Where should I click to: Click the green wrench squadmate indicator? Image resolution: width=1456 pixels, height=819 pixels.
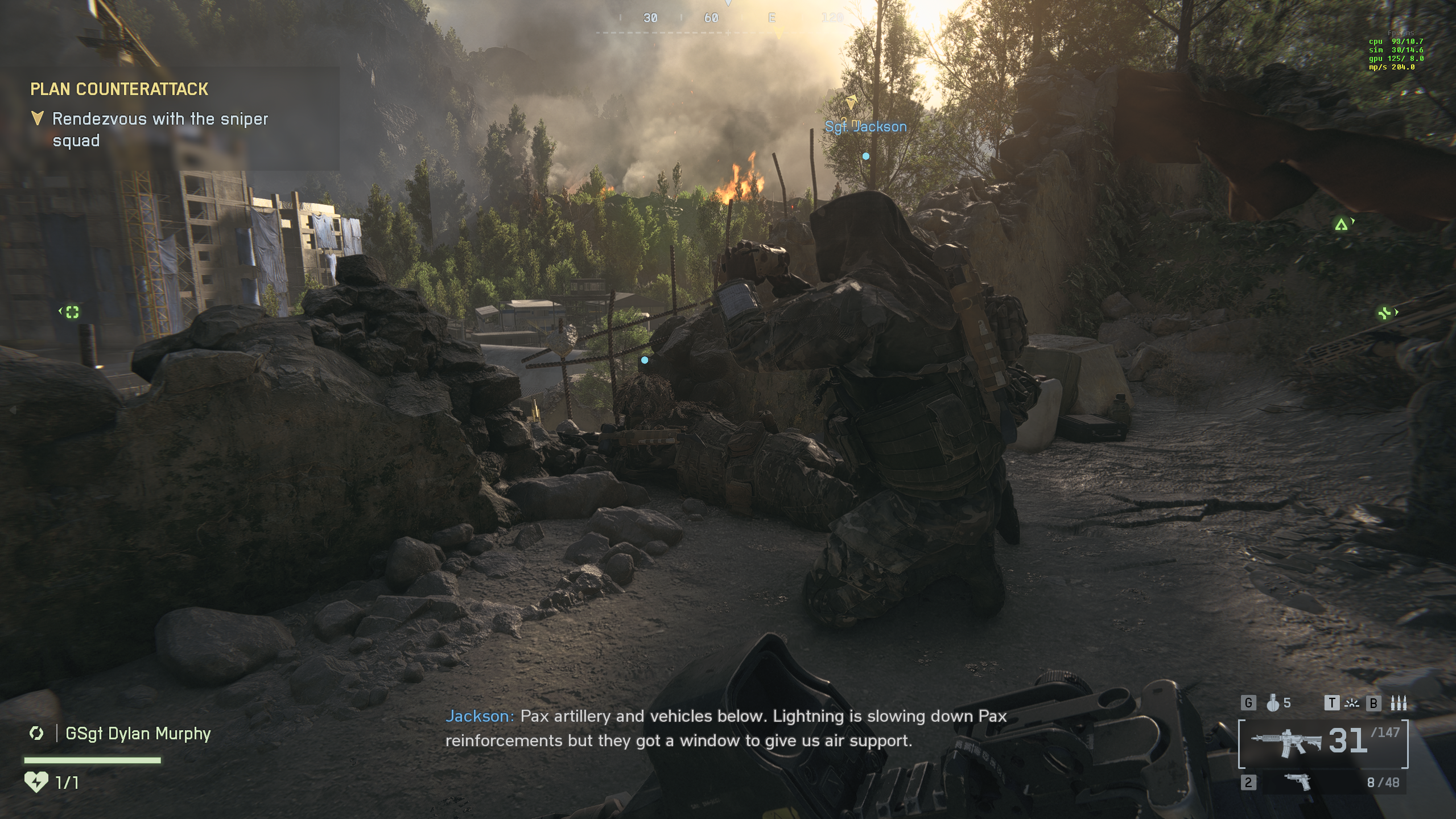coord(1384,312)
